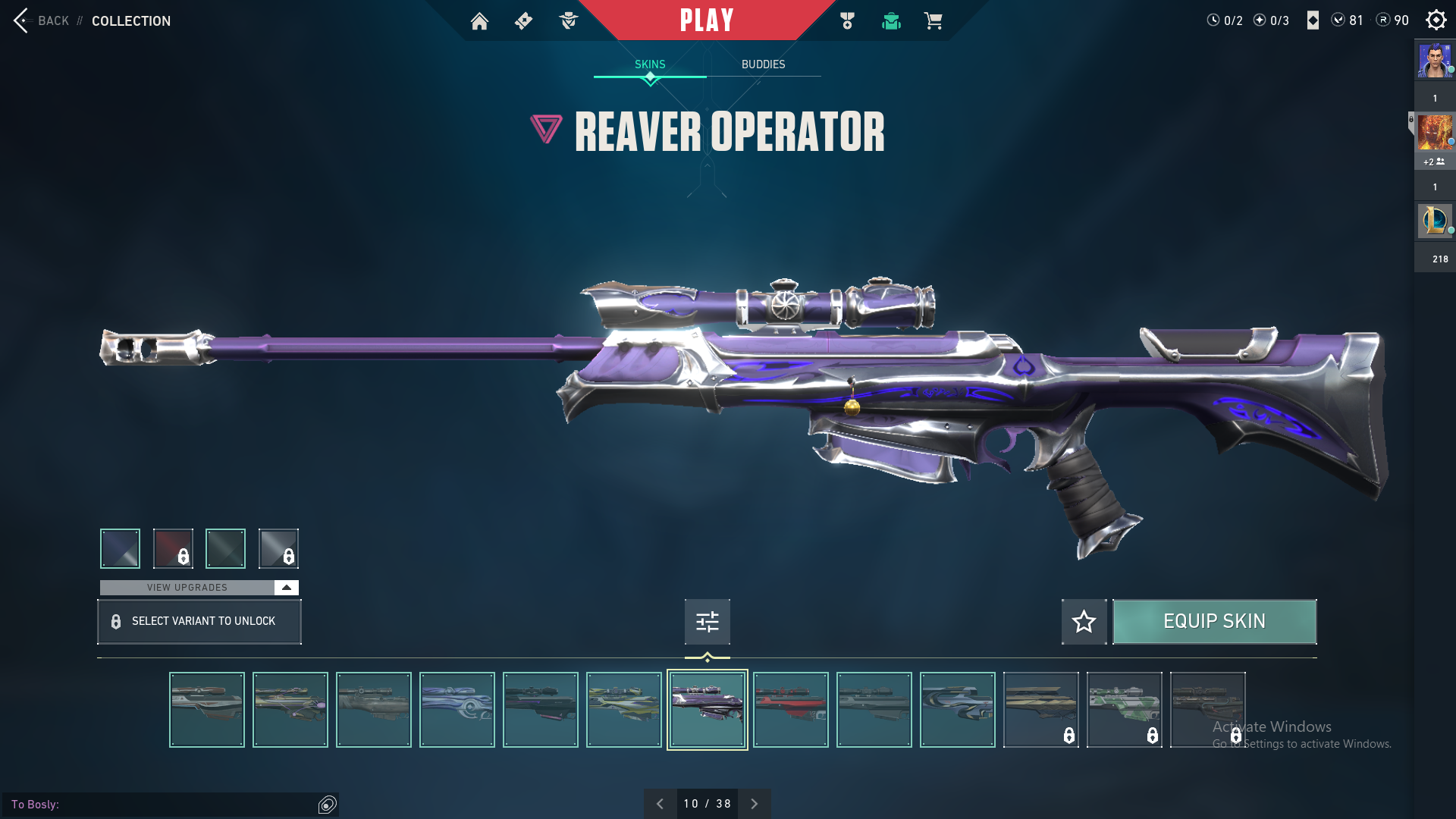Select the dark green variant swatch
This screenshot has height=819, width=1456.
coord(225,548)
